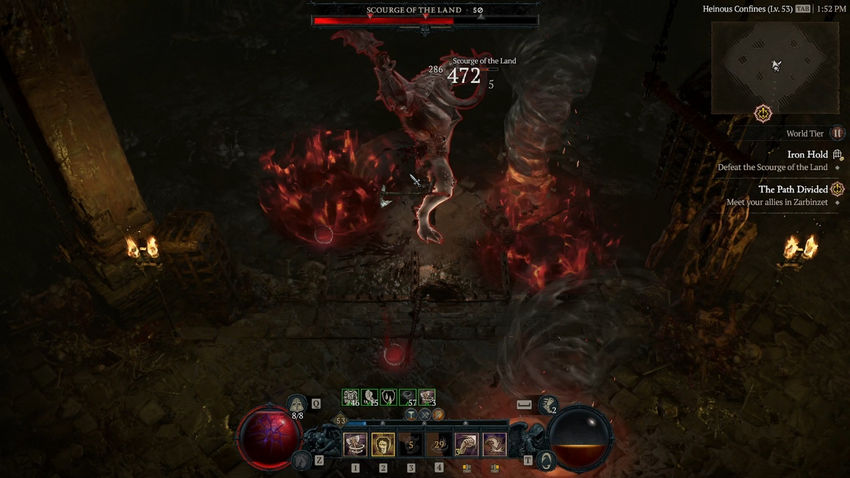Select The Path Divided quest entry
The image size is (850, 478).
coord(793,189)
